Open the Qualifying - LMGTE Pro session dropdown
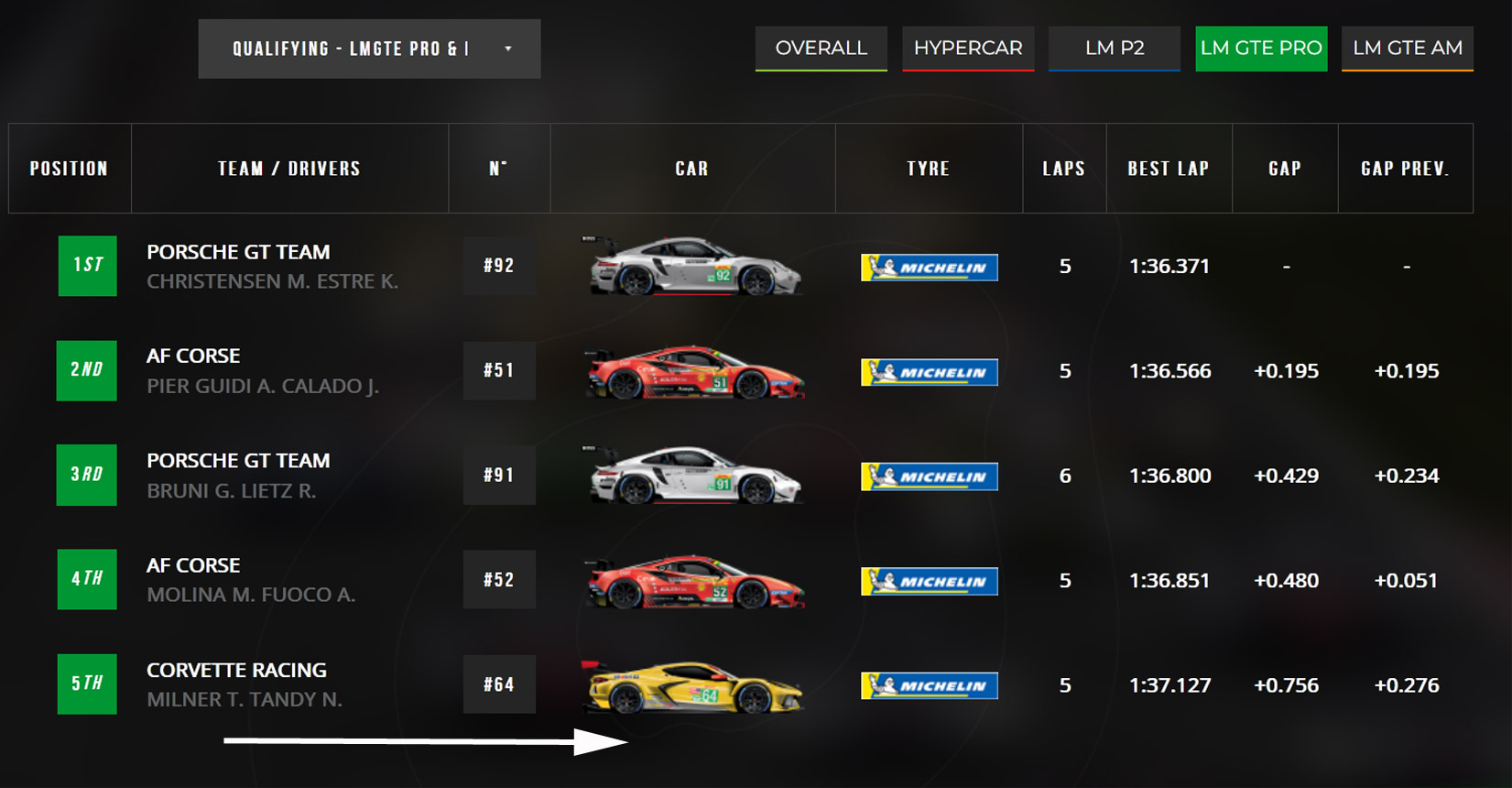The height and width of the screenshot is (788, 1512). (x=369, y=49)
